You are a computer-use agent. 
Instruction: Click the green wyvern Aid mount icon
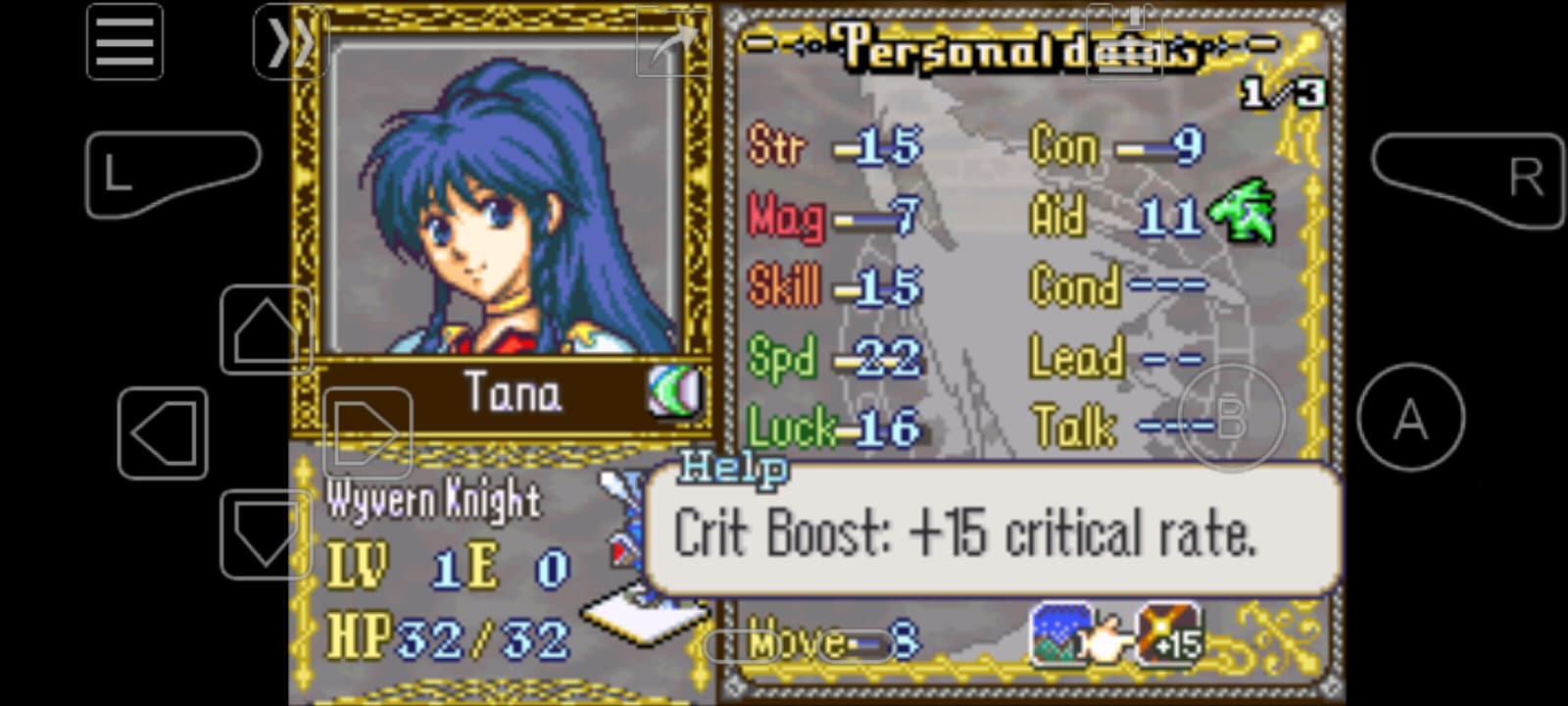[x=1243, y=212]
